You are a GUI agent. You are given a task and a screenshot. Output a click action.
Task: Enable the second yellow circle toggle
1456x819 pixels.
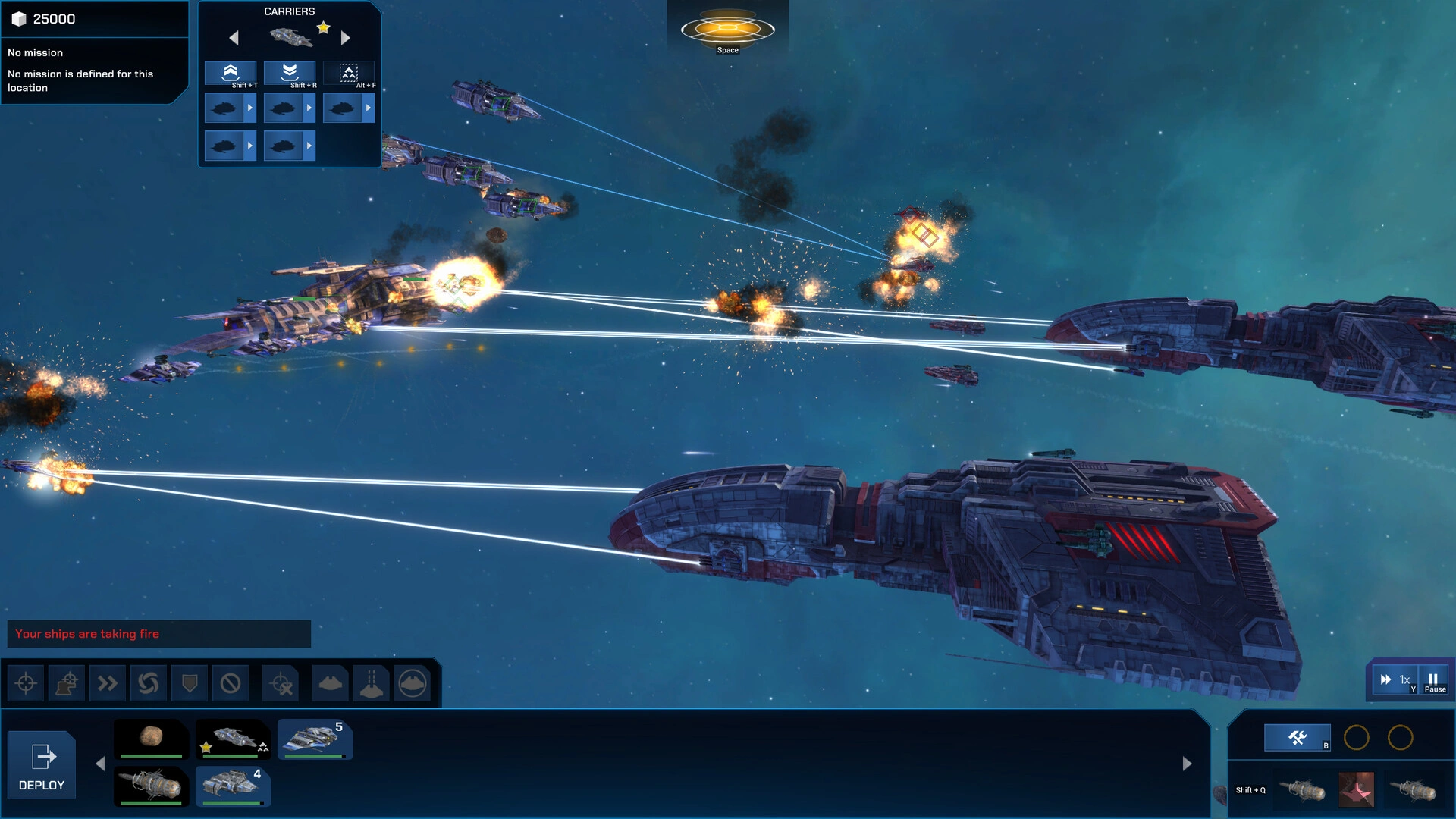(1401, 737)
